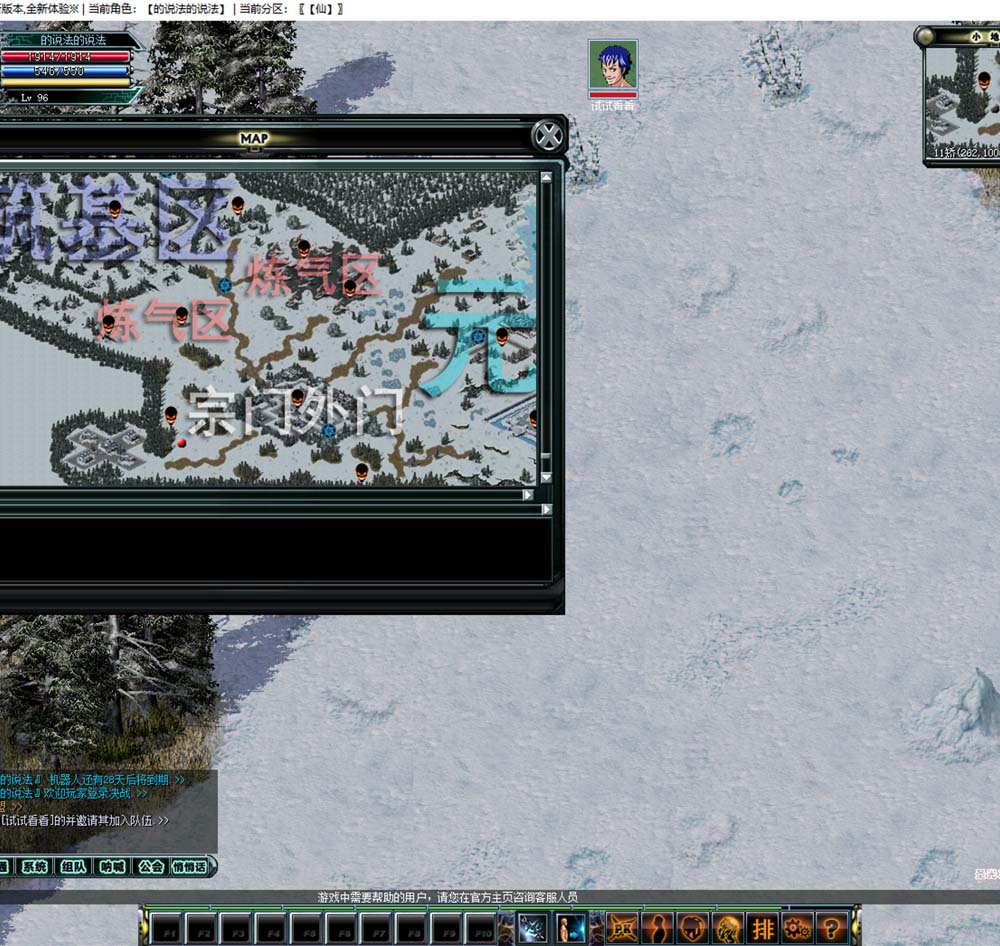
Task: Click the 宗门外门 blue teleport marker
Action: pos(328,430)
